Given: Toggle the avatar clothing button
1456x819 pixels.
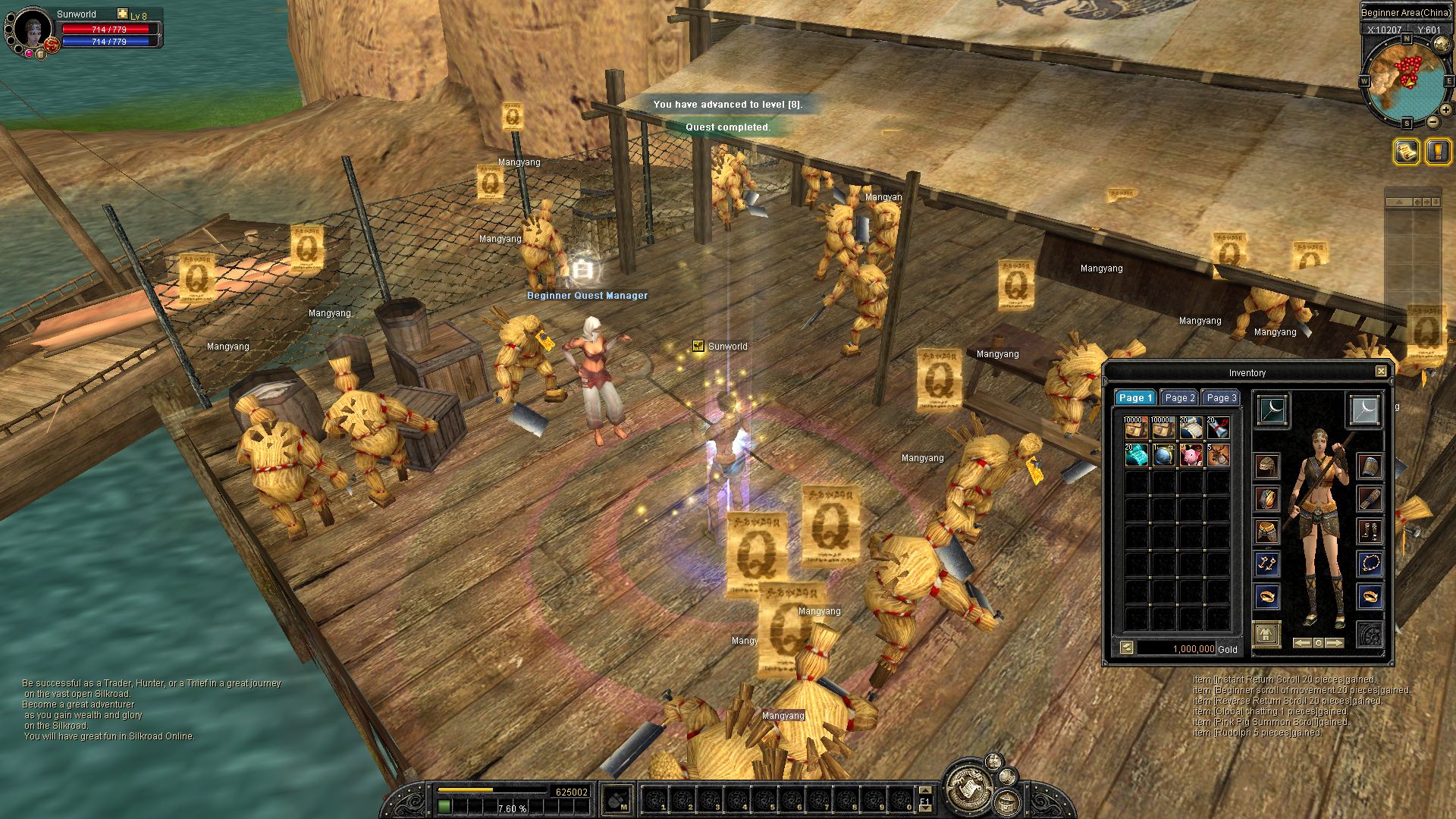Looking at the screenshot, I should pyautogui.click(x=1266, y=634).
